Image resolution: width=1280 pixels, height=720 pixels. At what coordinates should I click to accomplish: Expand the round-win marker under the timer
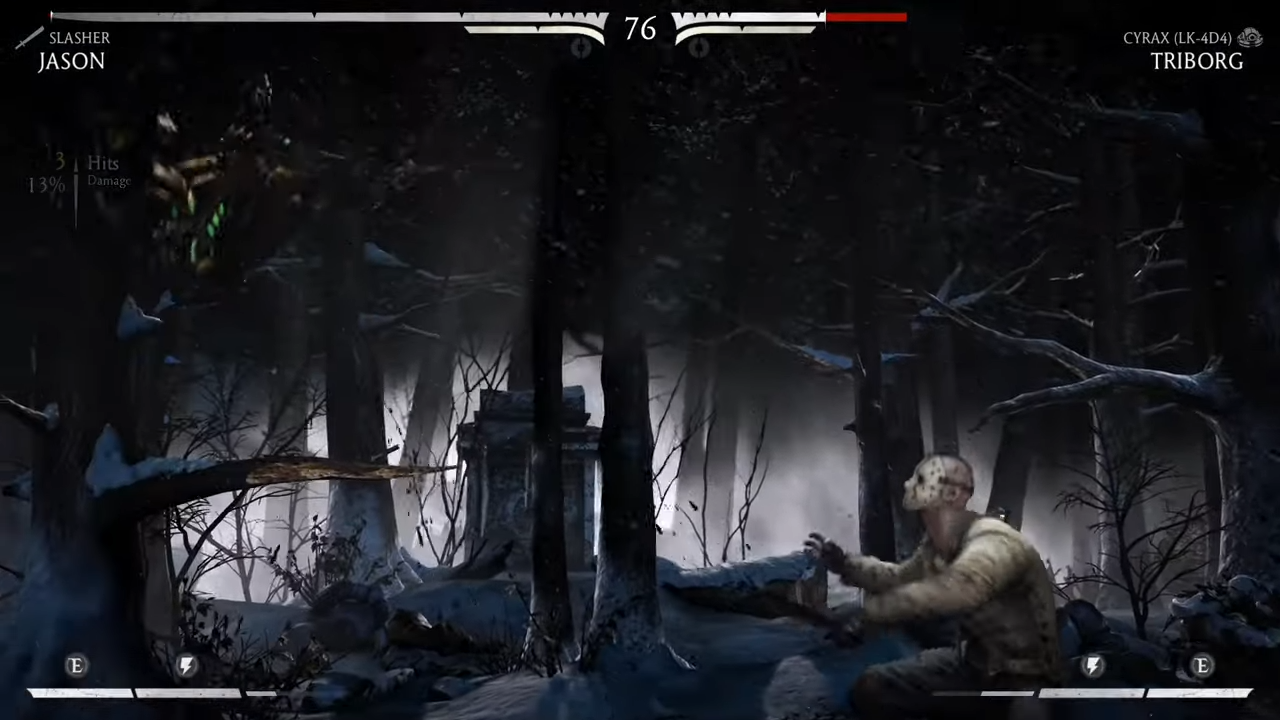(x=583, y=48)
